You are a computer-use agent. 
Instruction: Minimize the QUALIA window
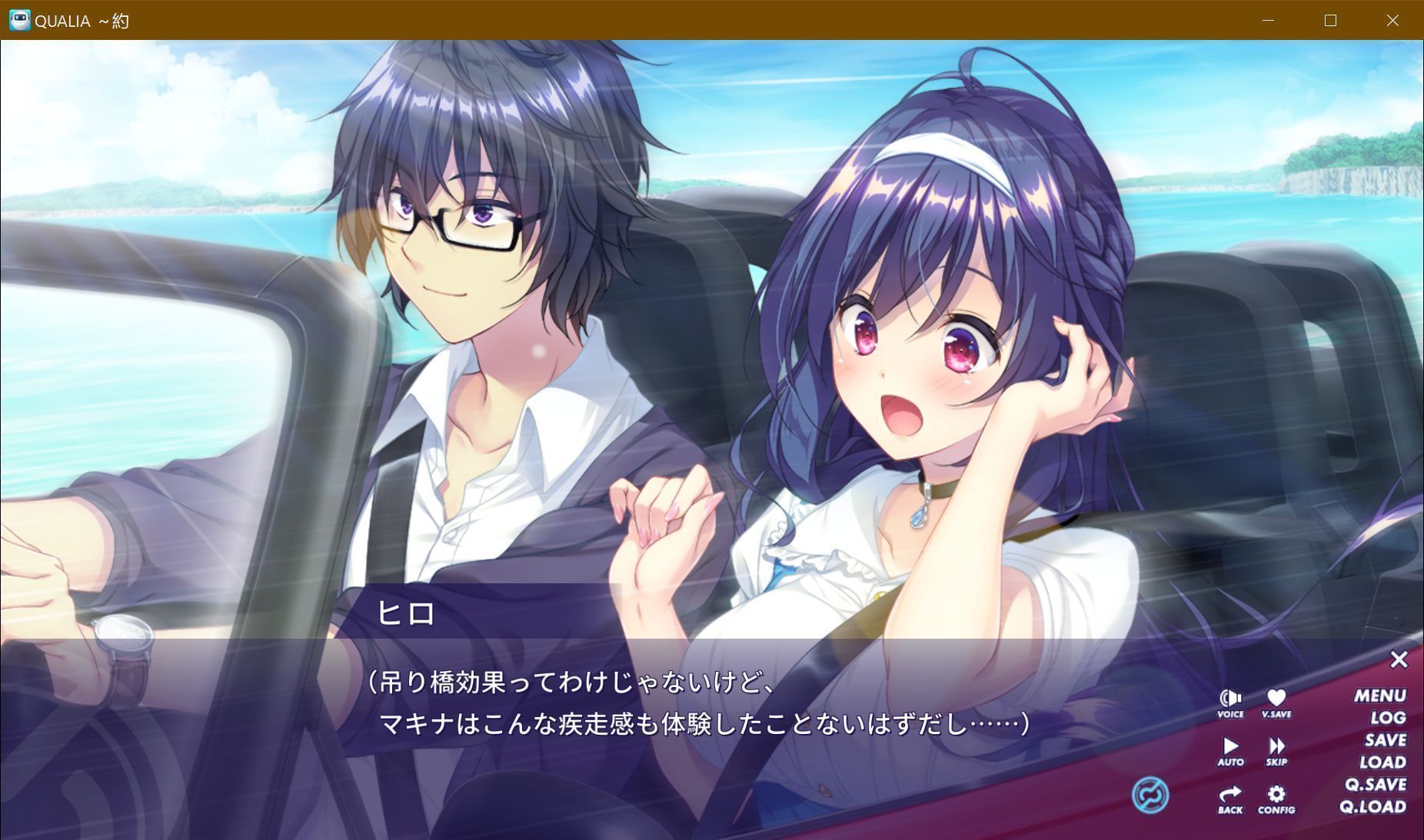click(1267, 21)
